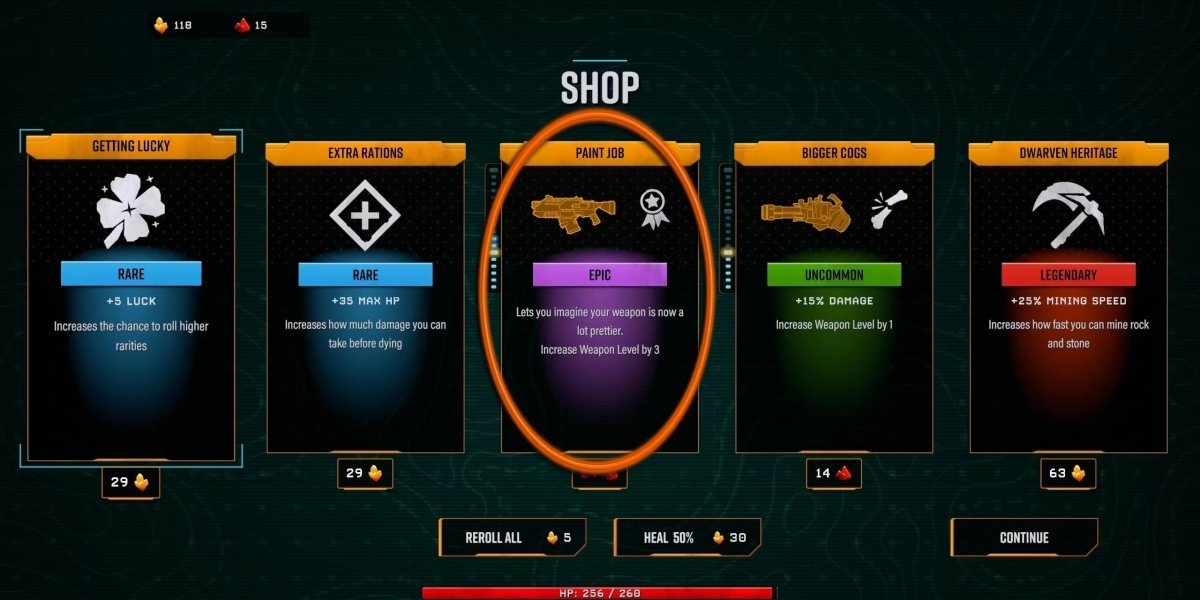This screenshot has height=600, width=1200.
Task: Select the Bigger Cogs upgrade card
Action: coord(833,300)
